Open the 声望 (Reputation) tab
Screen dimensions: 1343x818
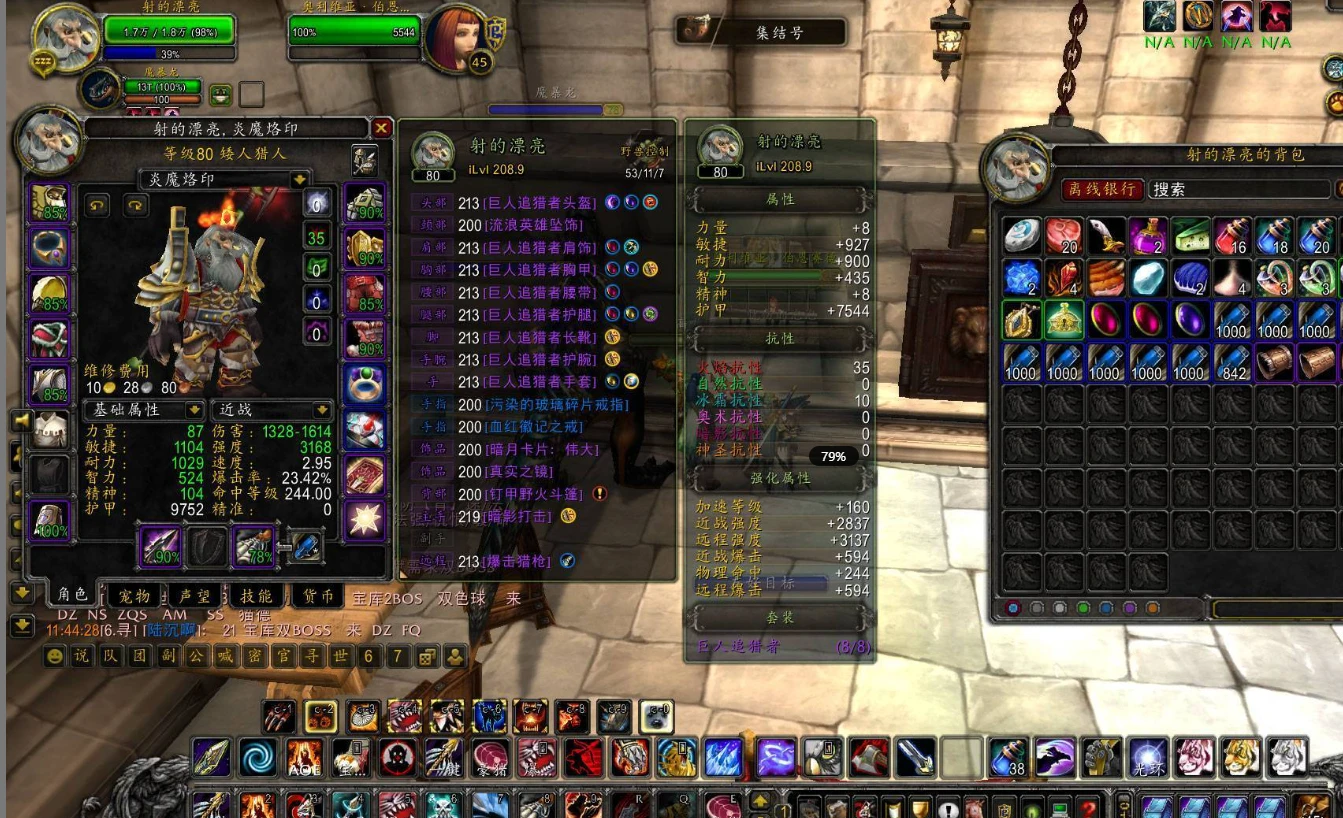(194, 596)
